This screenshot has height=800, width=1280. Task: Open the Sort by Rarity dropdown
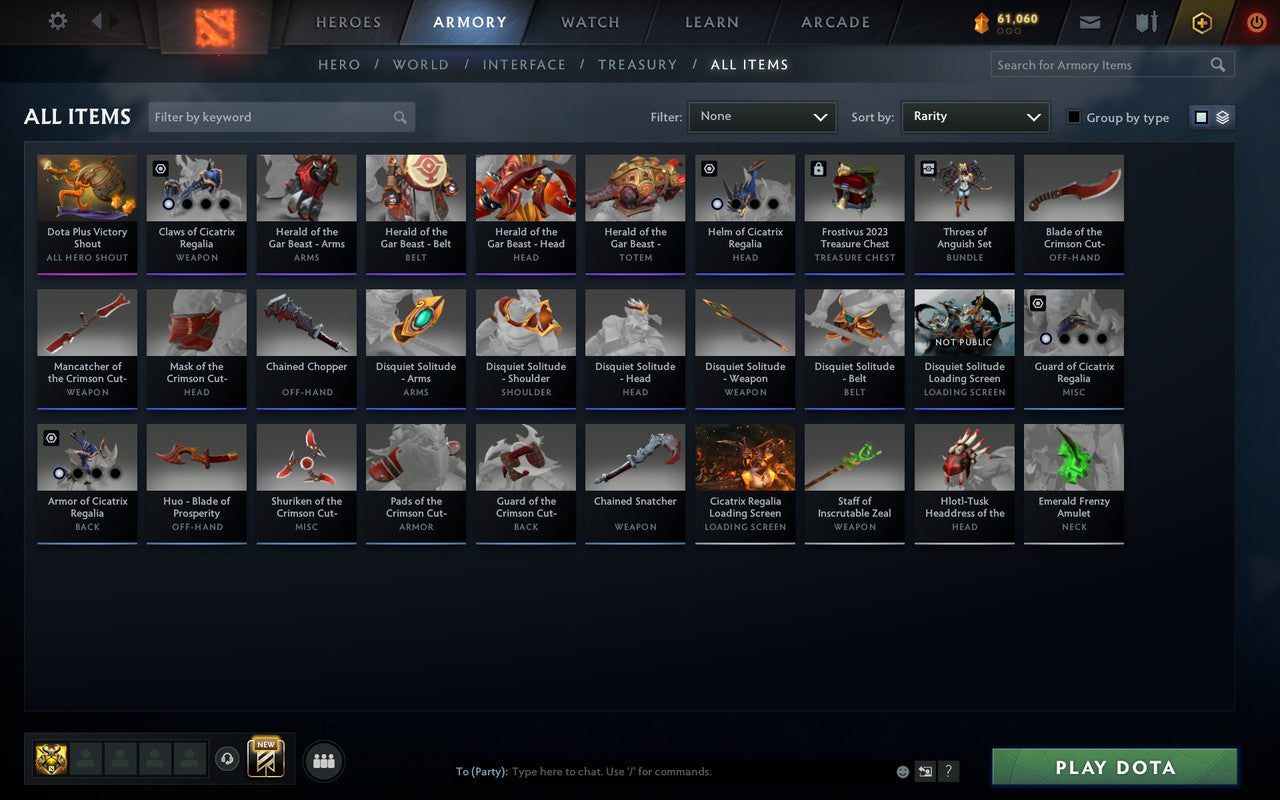975,117
